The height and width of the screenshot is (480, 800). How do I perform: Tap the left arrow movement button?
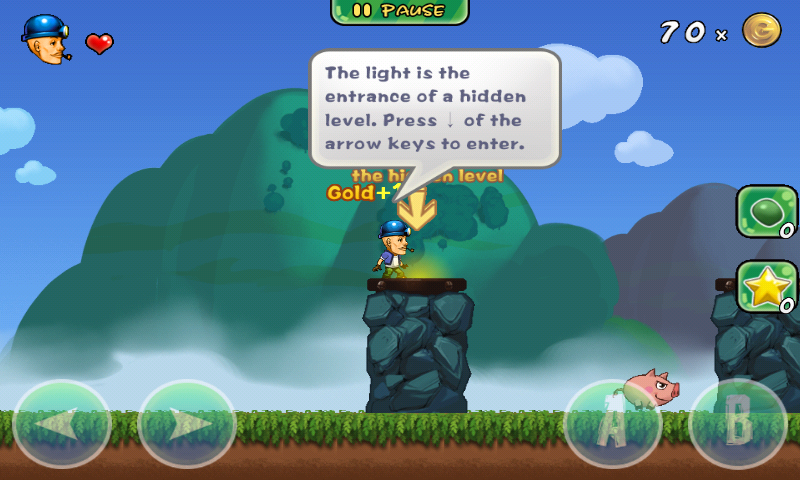click(62, 425)
